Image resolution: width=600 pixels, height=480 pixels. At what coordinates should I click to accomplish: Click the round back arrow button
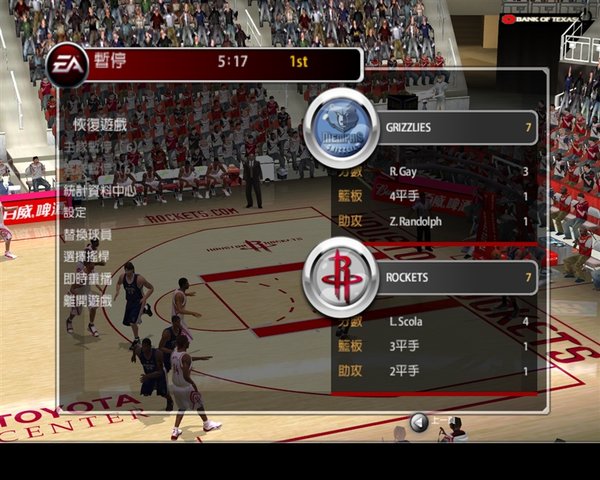pos(419,423)
